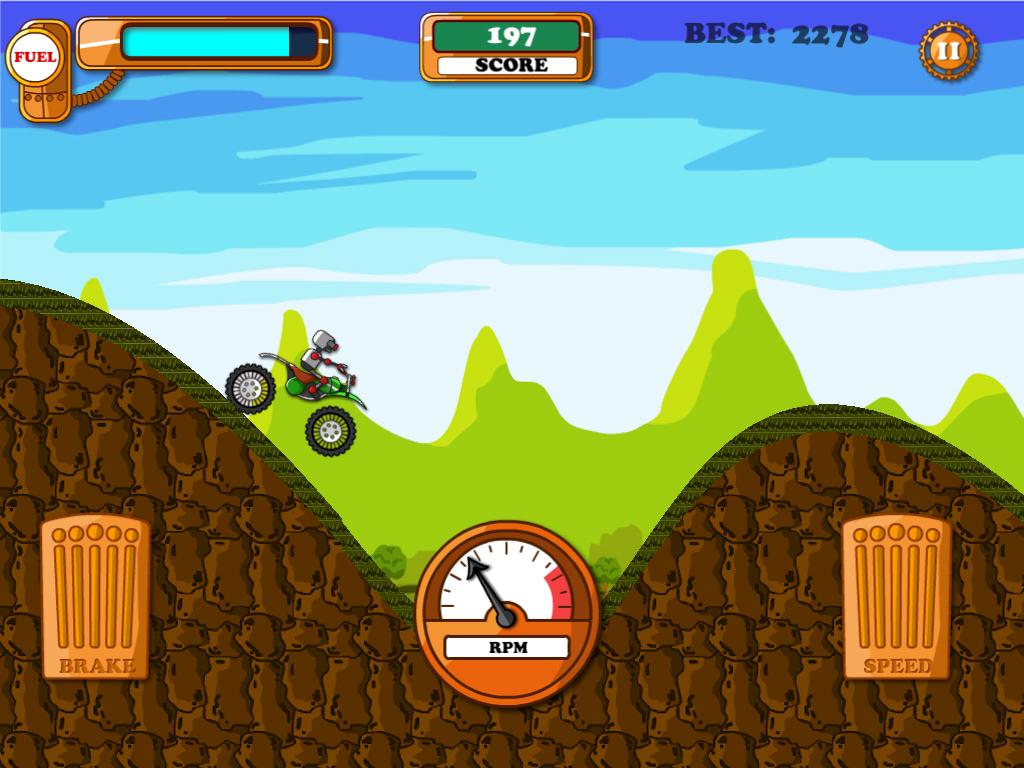Screen dimensions: 1024x768
Task: Pause the game with the gear button
Action: tap(948, 51)
